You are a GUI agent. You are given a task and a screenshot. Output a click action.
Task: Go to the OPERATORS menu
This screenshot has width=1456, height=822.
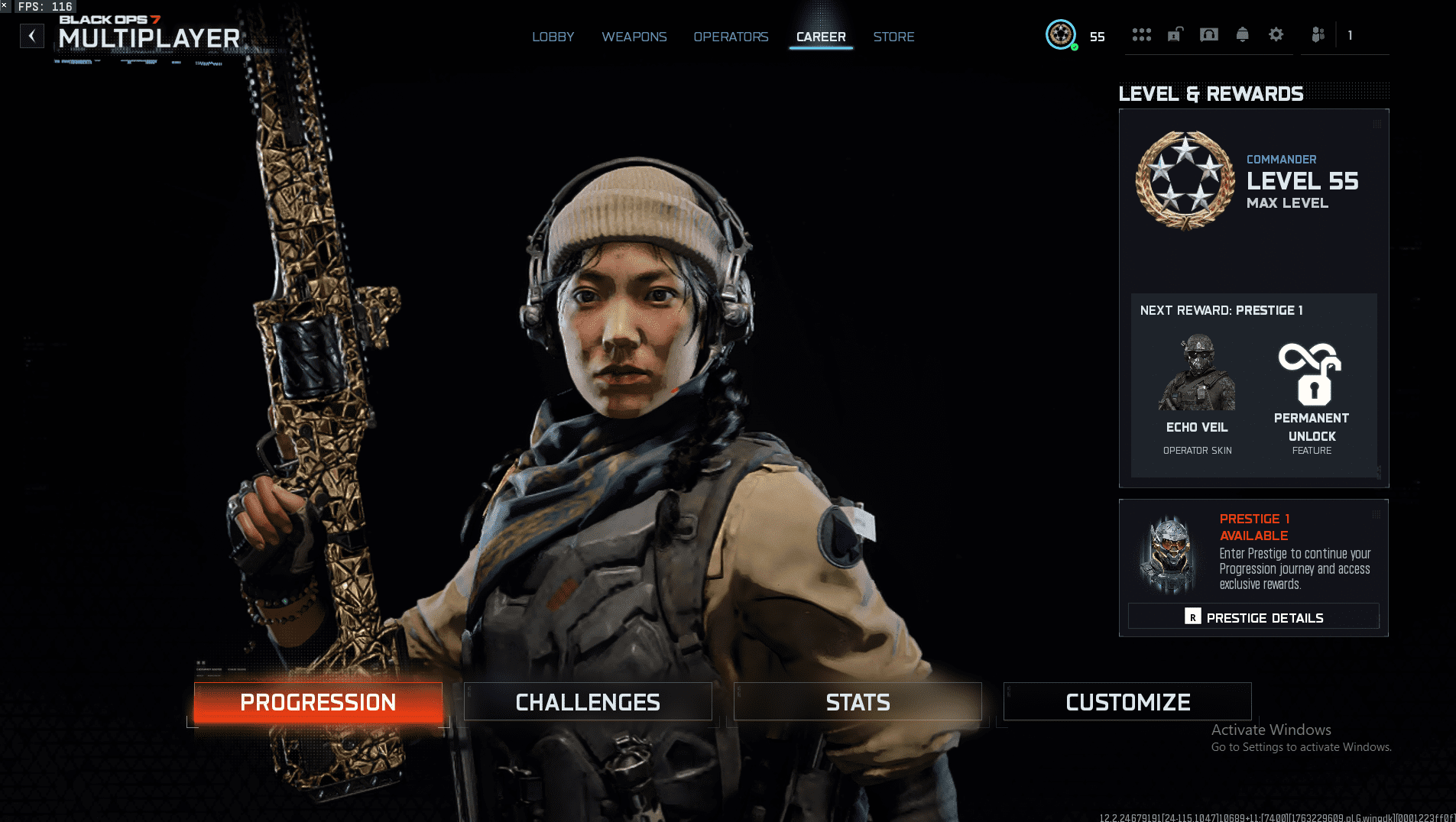click(x=731, y=37)
